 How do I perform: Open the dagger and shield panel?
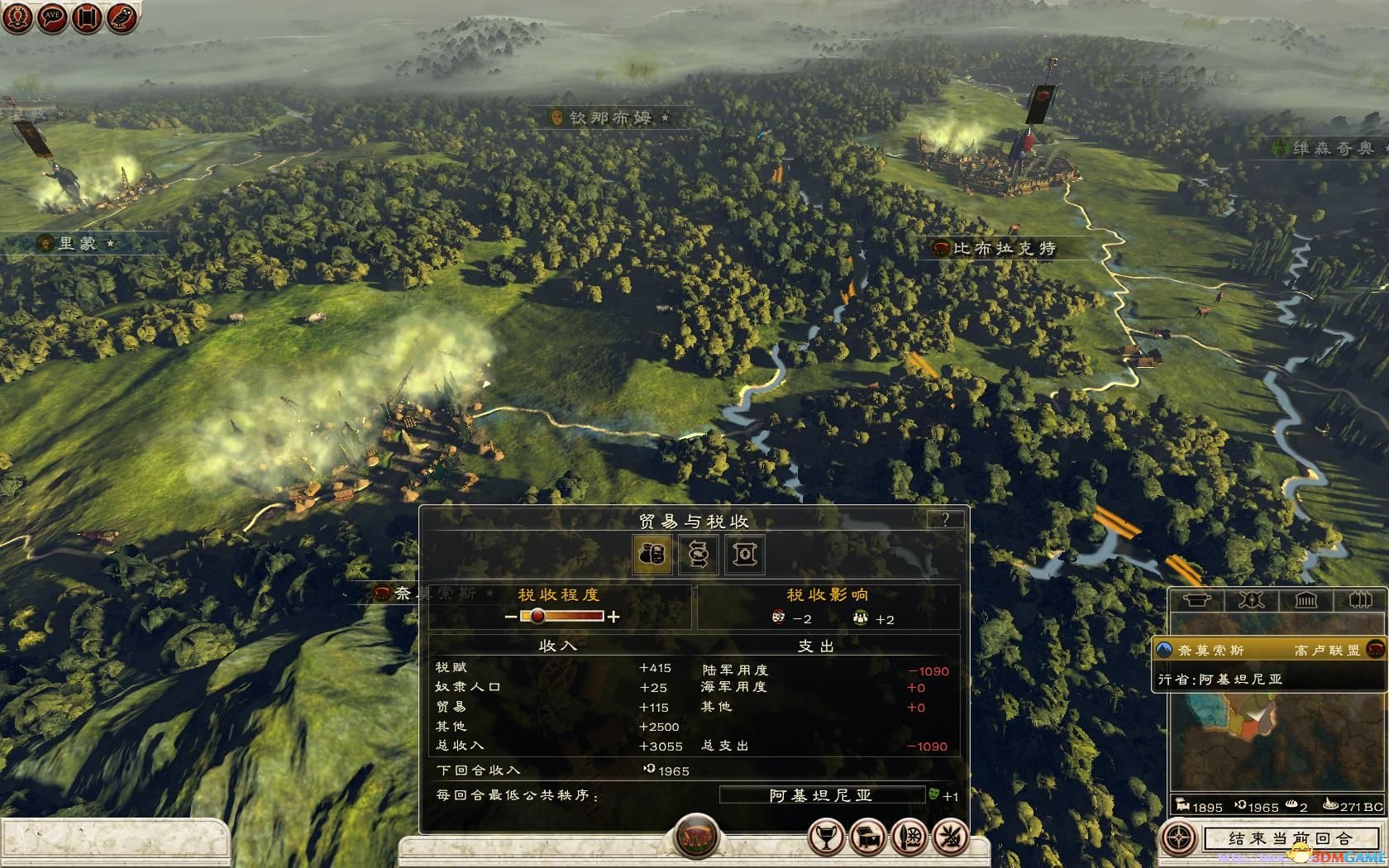[x=909, y=837]
